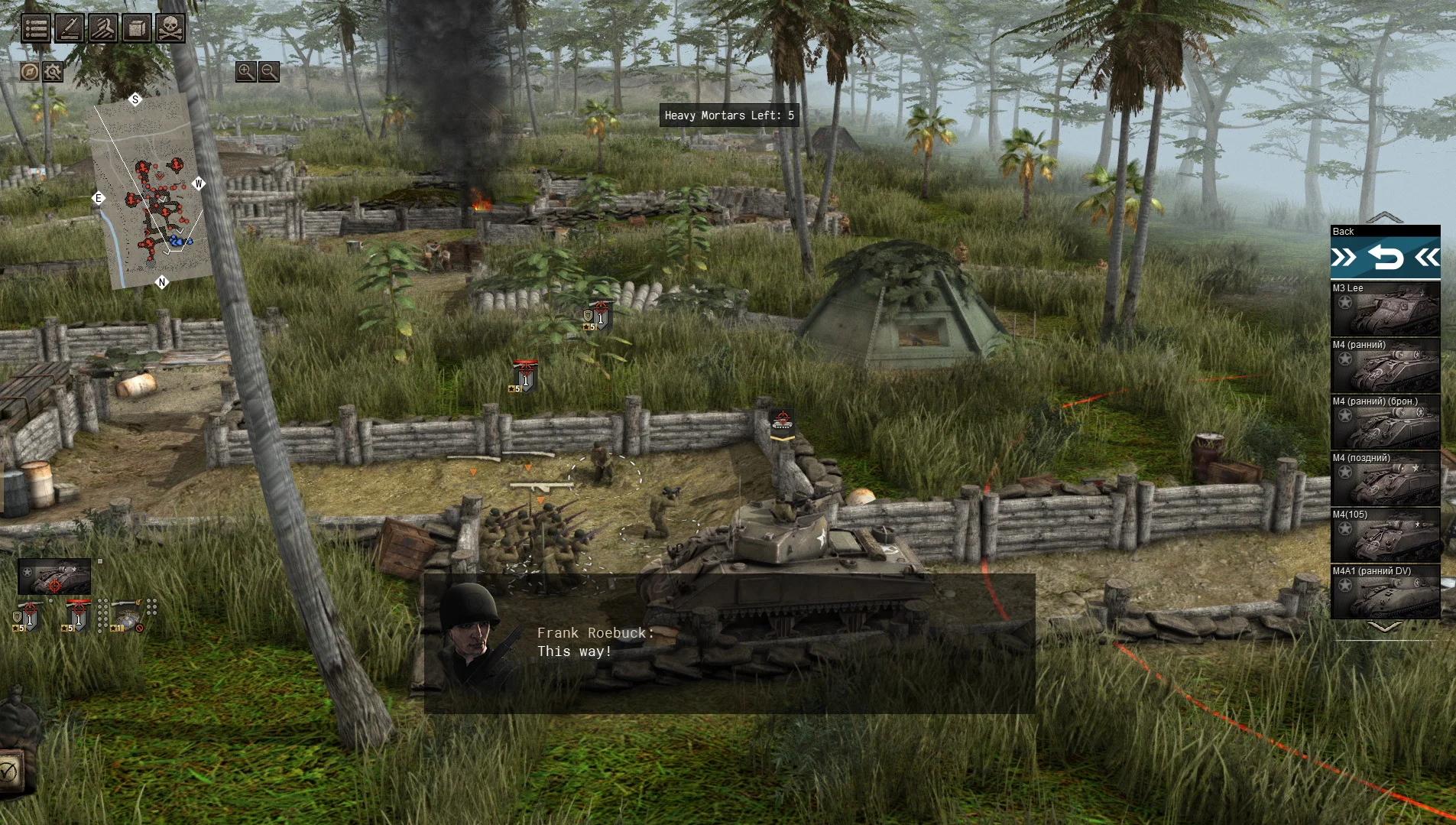The height and width of the screenshot is (825, 1456).
Task: Pick the M4 (ранний) (брон.) tank
Action: tap(1385, 423)
